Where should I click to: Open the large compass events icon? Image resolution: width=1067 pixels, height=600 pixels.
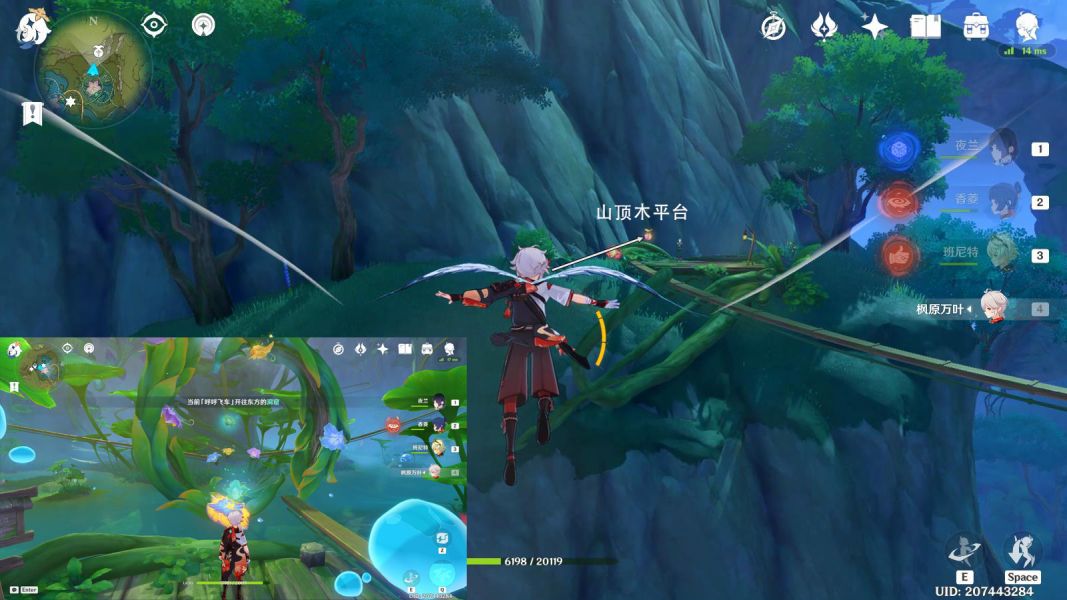773,27
